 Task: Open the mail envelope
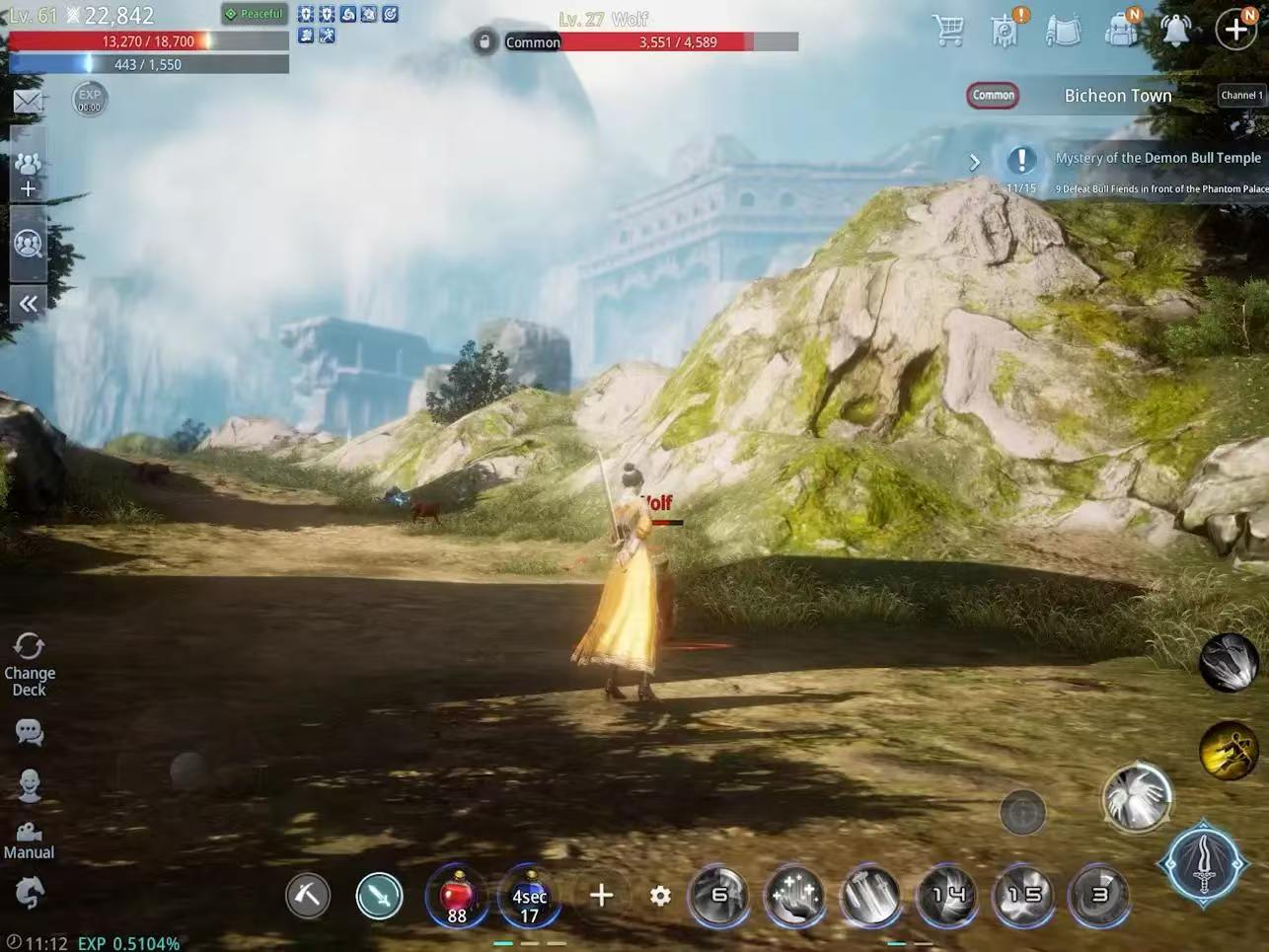pyautogui.click(x=28, y=101)
